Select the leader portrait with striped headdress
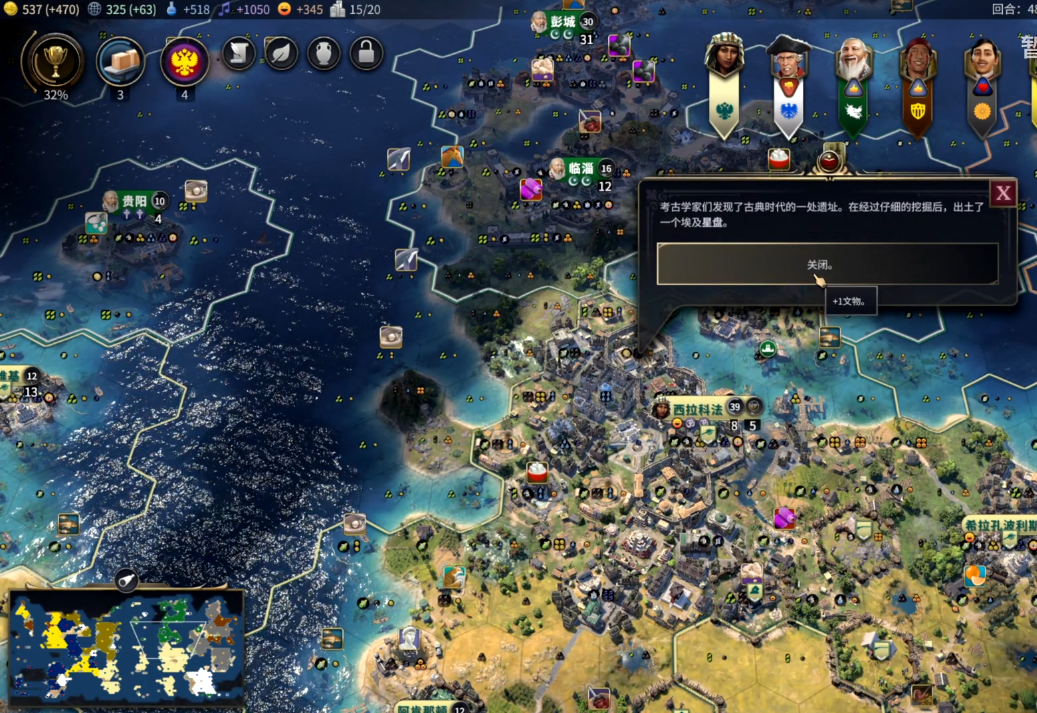Screen dimensions: 1037x713 [724, 57]
